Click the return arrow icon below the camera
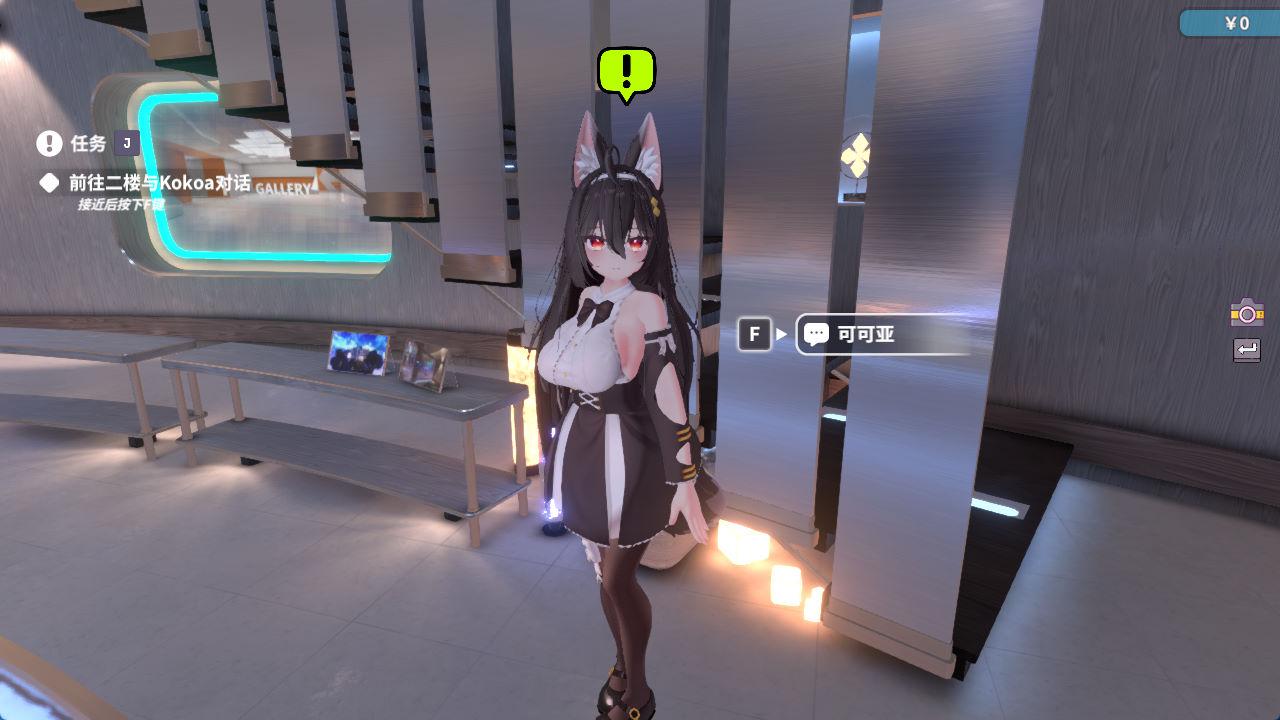Viewport: 1280px width, 720px height. point(1247,350)
